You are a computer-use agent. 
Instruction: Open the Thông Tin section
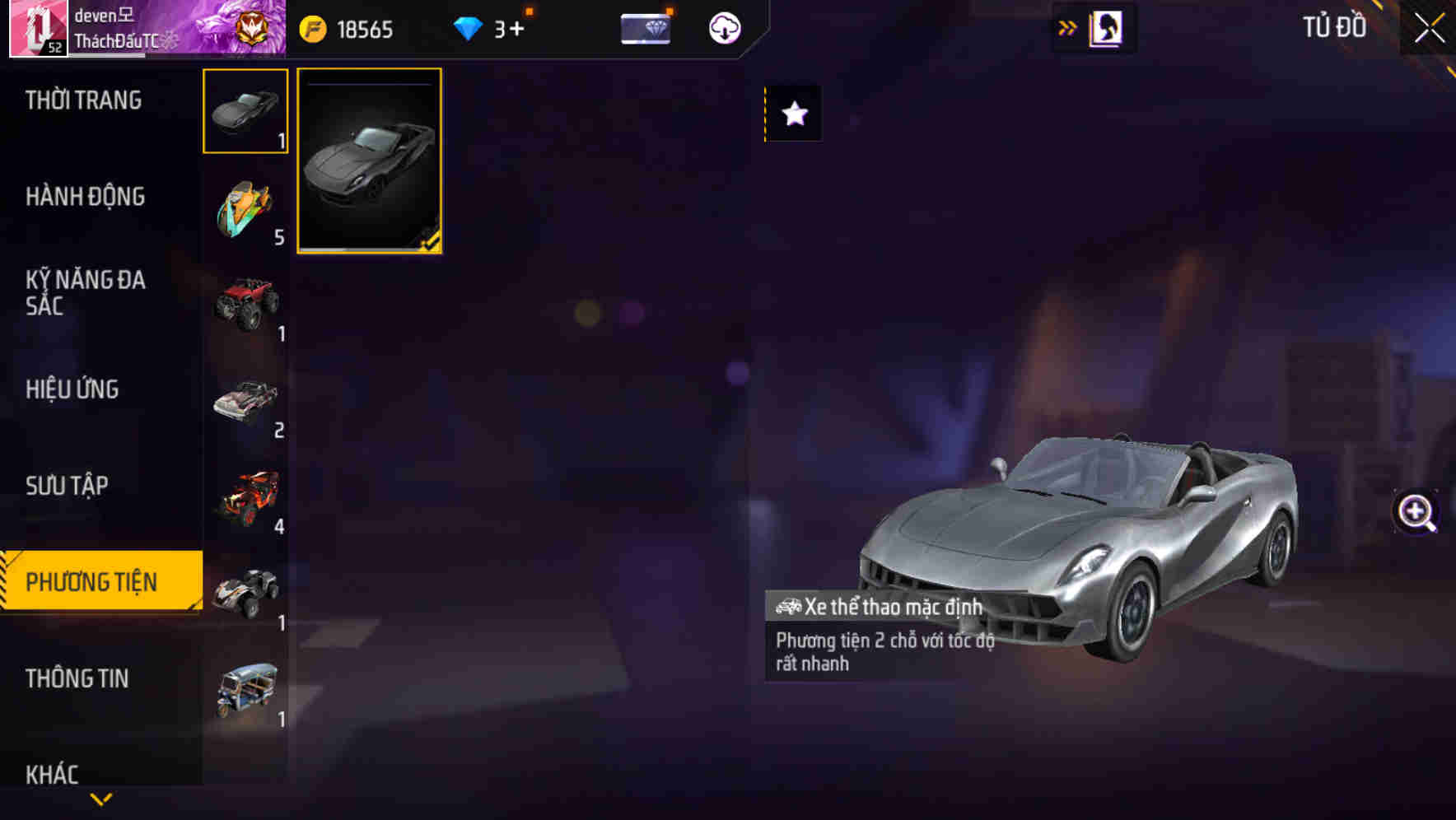[78, 678]
